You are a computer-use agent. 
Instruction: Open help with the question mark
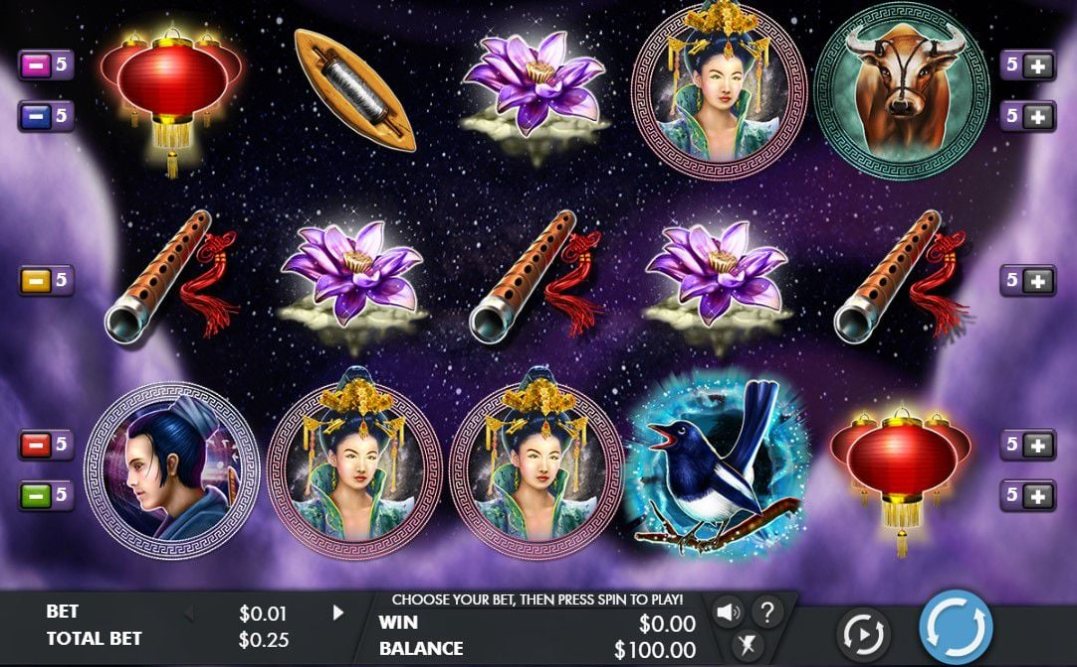767,611
